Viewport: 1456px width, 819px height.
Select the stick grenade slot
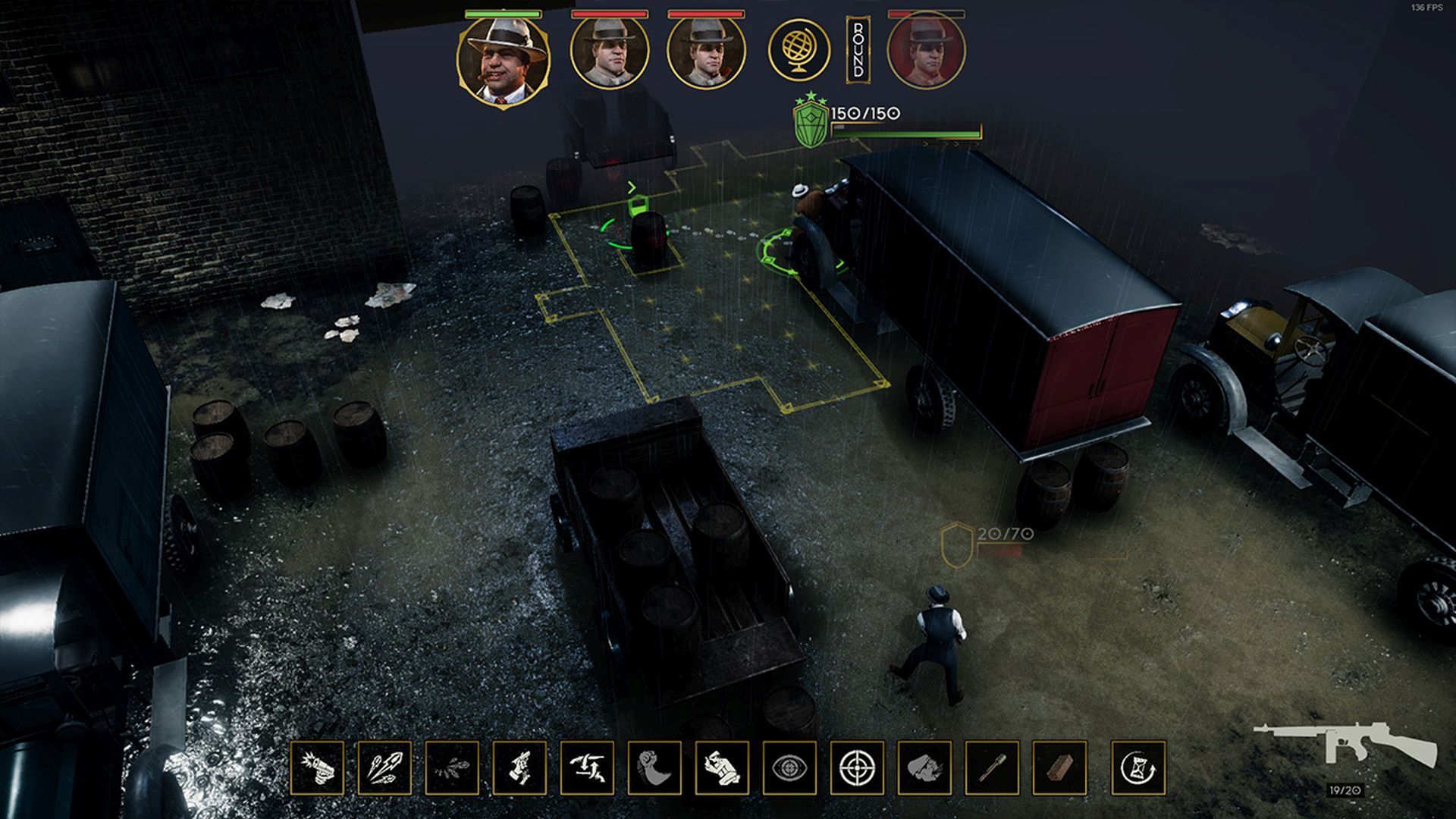pyautogui.click(x=992, y=767)
